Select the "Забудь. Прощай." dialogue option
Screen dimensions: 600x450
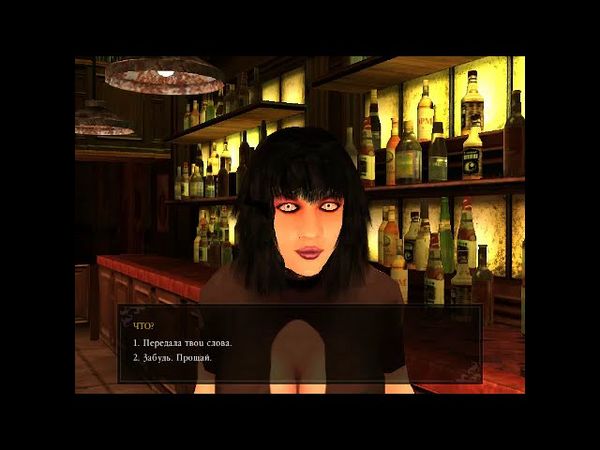(x=173, y=357)
